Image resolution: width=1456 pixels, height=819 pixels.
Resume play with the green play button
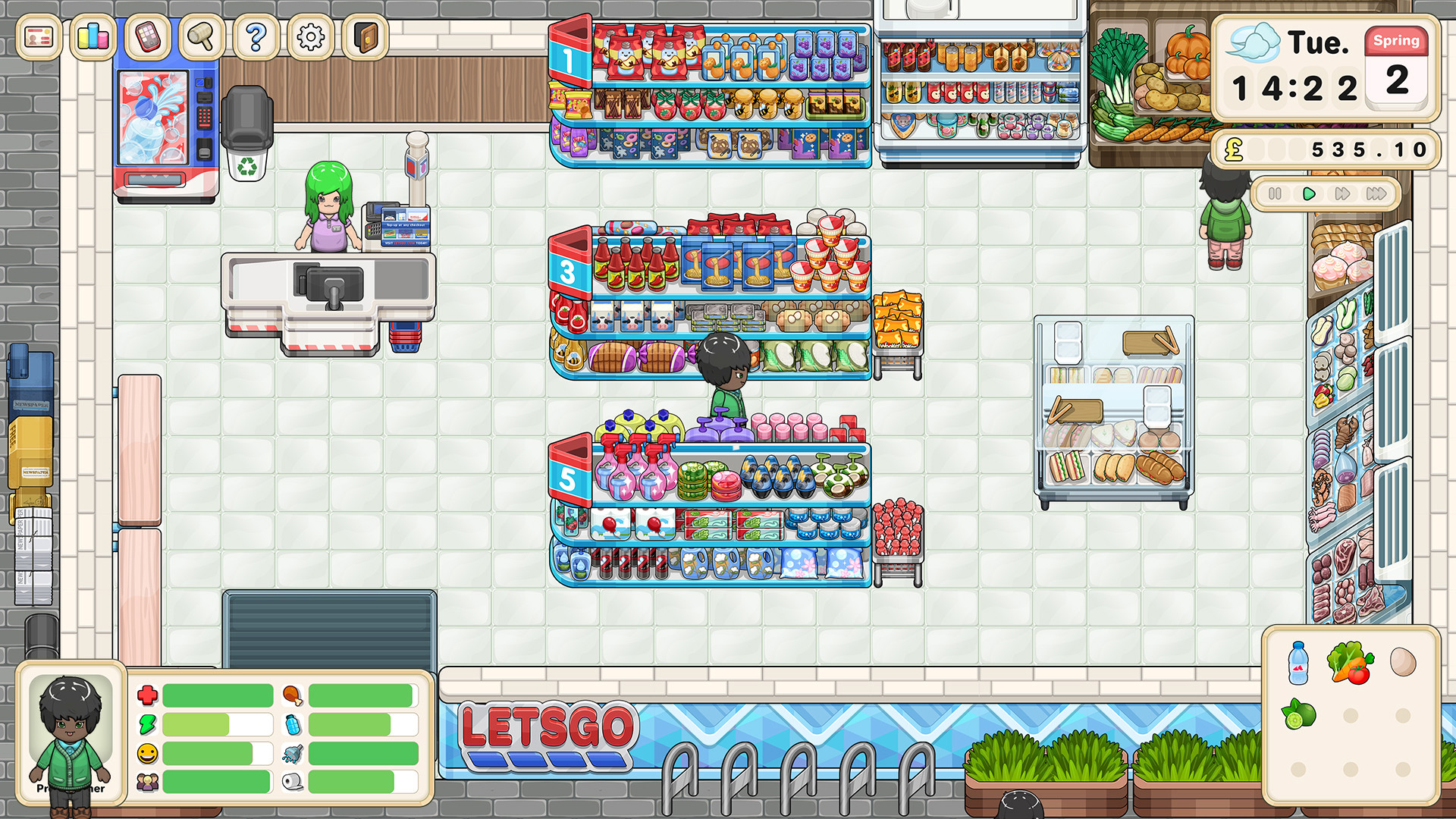(1308, 194)
